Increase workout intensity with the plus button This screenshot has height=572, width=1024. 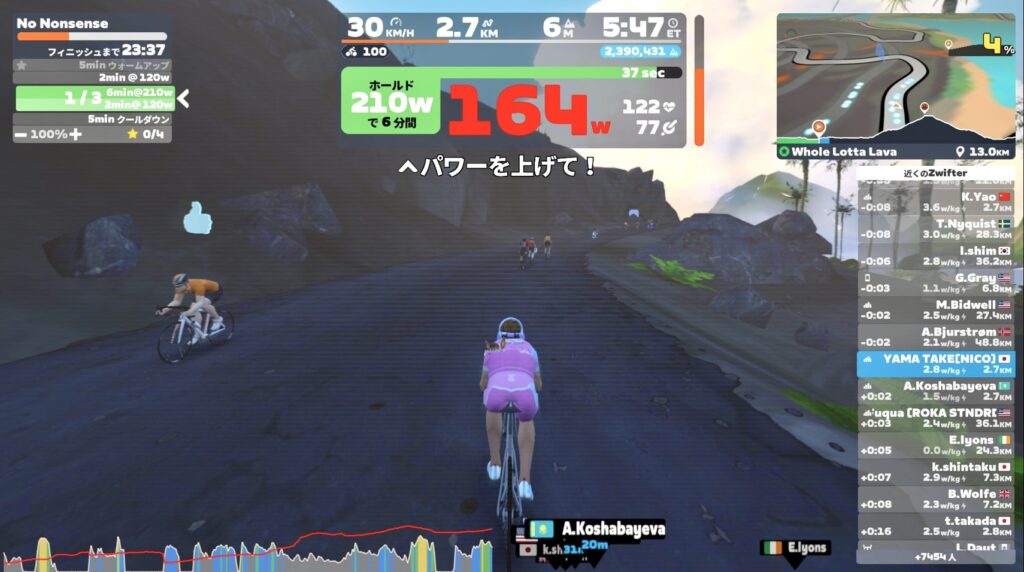coord(75,134)
